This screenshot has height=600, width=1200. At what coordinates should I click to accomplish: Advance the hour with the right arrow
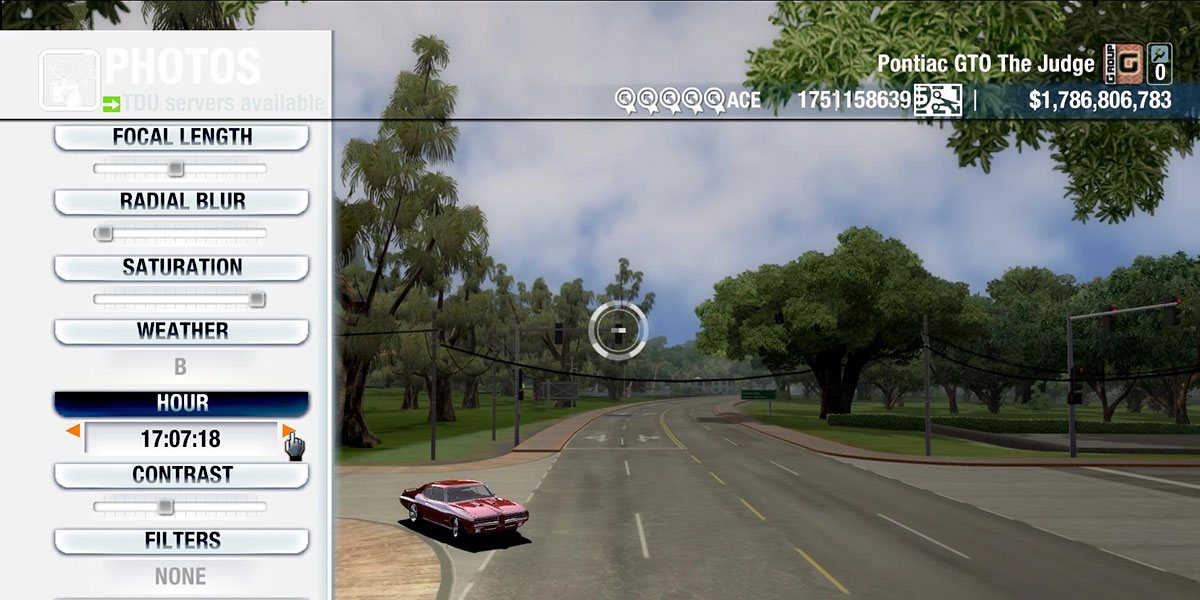(x=288, y=431)
